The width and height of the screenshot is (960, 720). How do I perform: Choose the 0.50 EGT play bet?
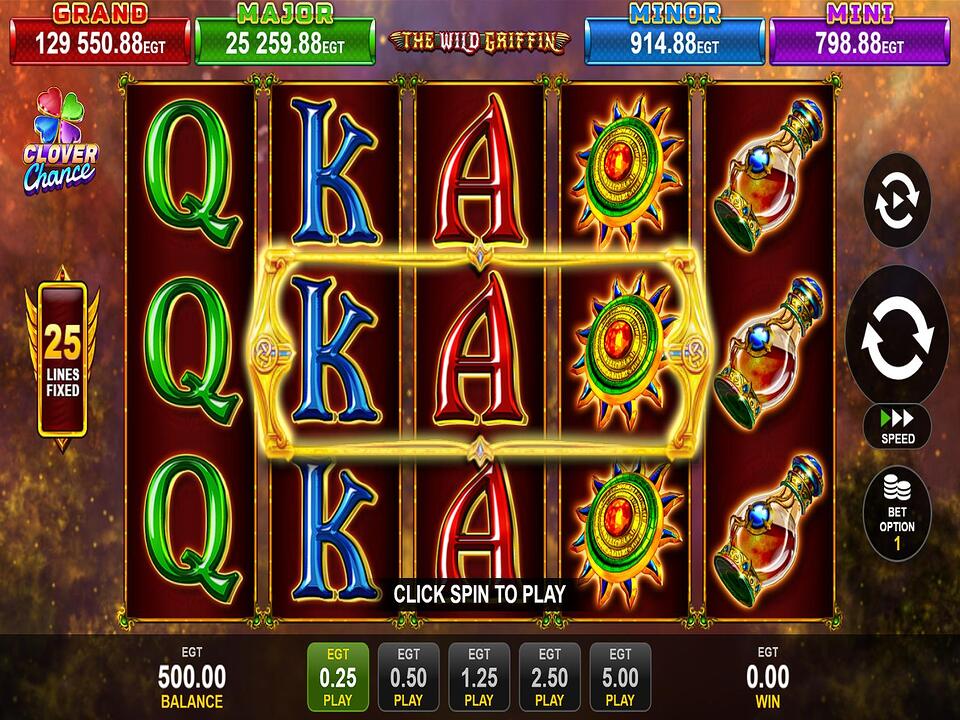tap(408, 676)
